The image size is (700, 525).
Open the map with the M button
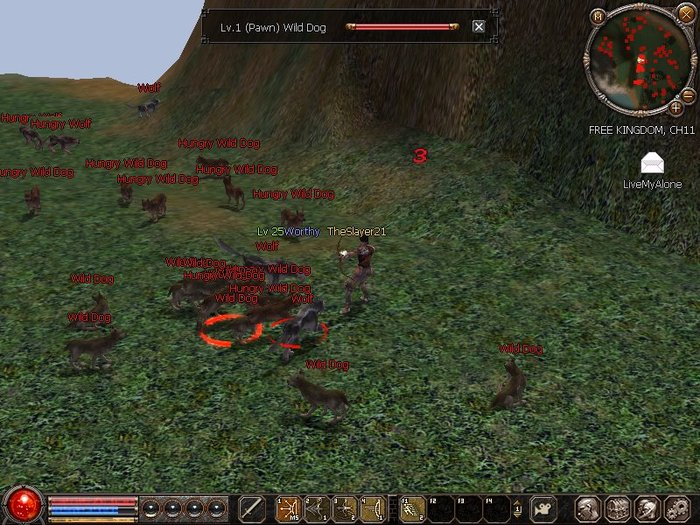click(x=598, y=15)
